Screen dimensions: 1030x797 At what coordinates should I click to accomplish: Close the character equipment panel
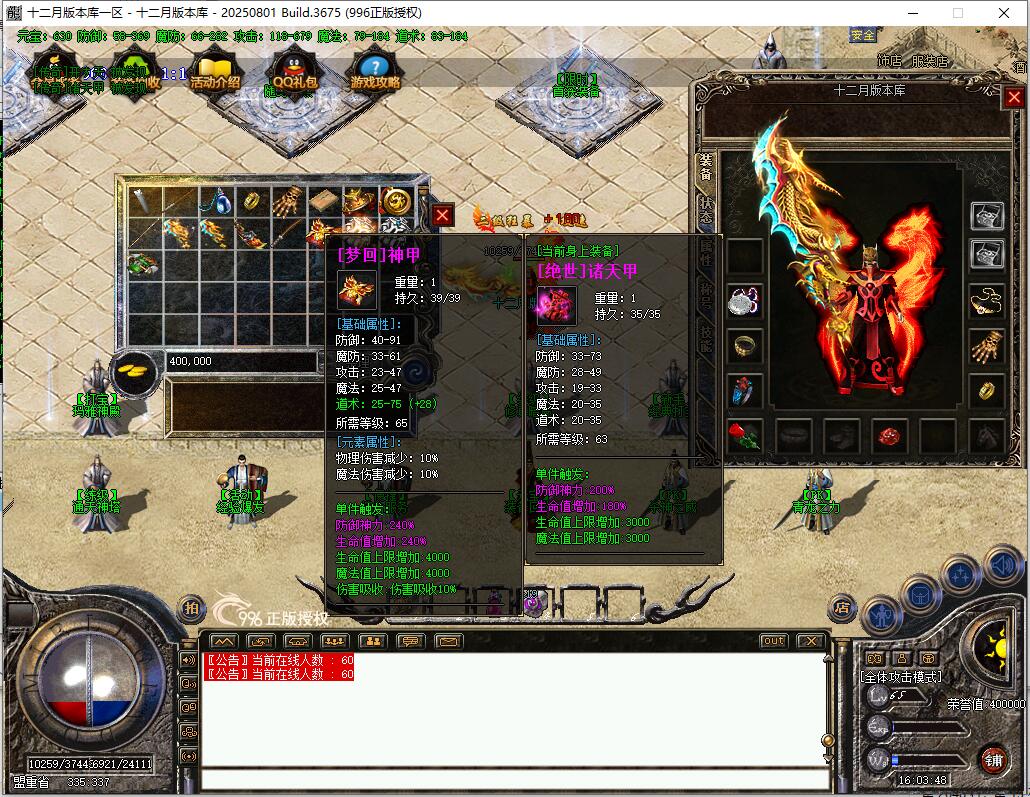(1014, 97)
